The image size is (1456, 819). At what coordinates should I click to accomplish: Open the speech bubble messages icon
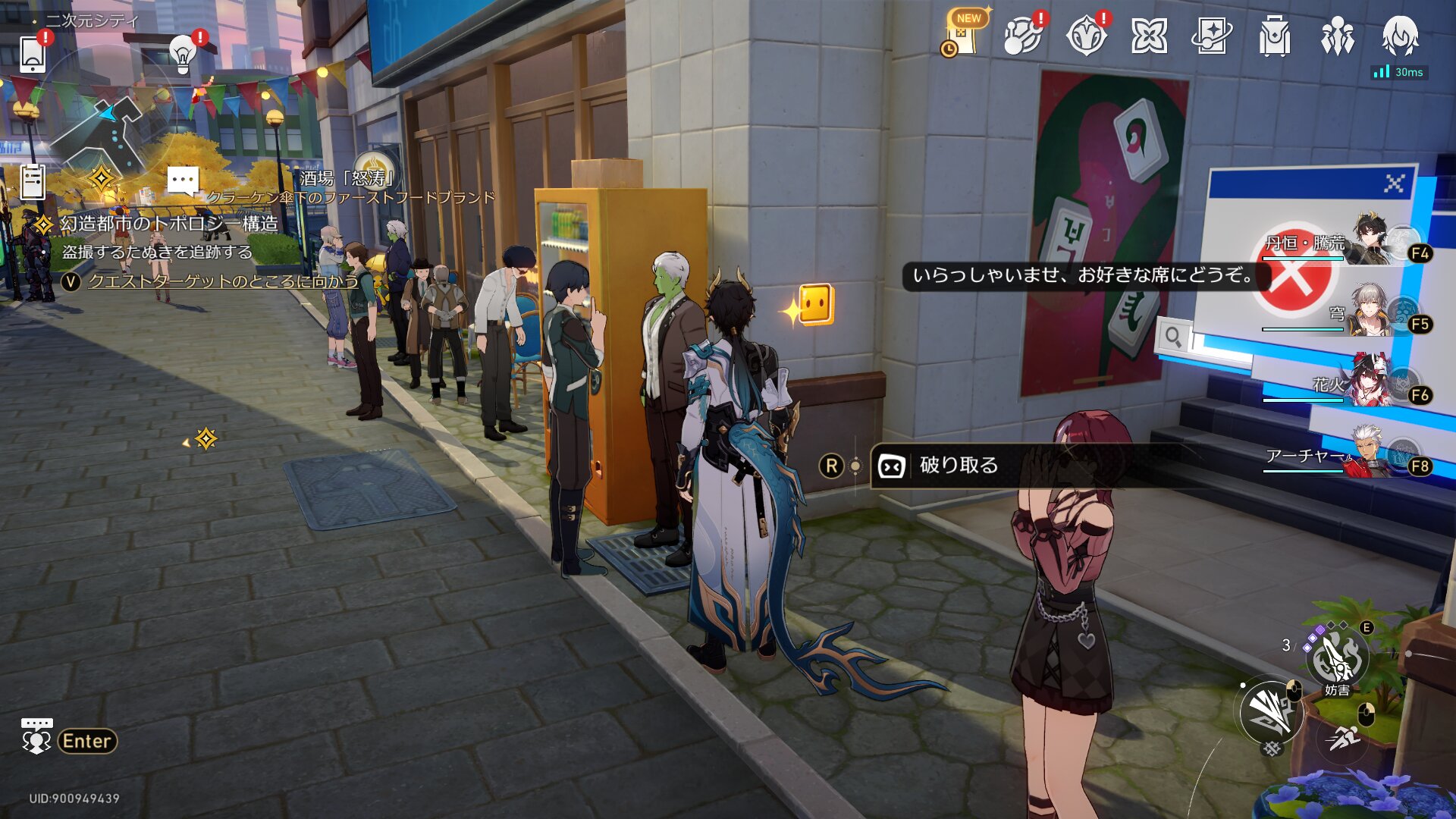point(182,182)
